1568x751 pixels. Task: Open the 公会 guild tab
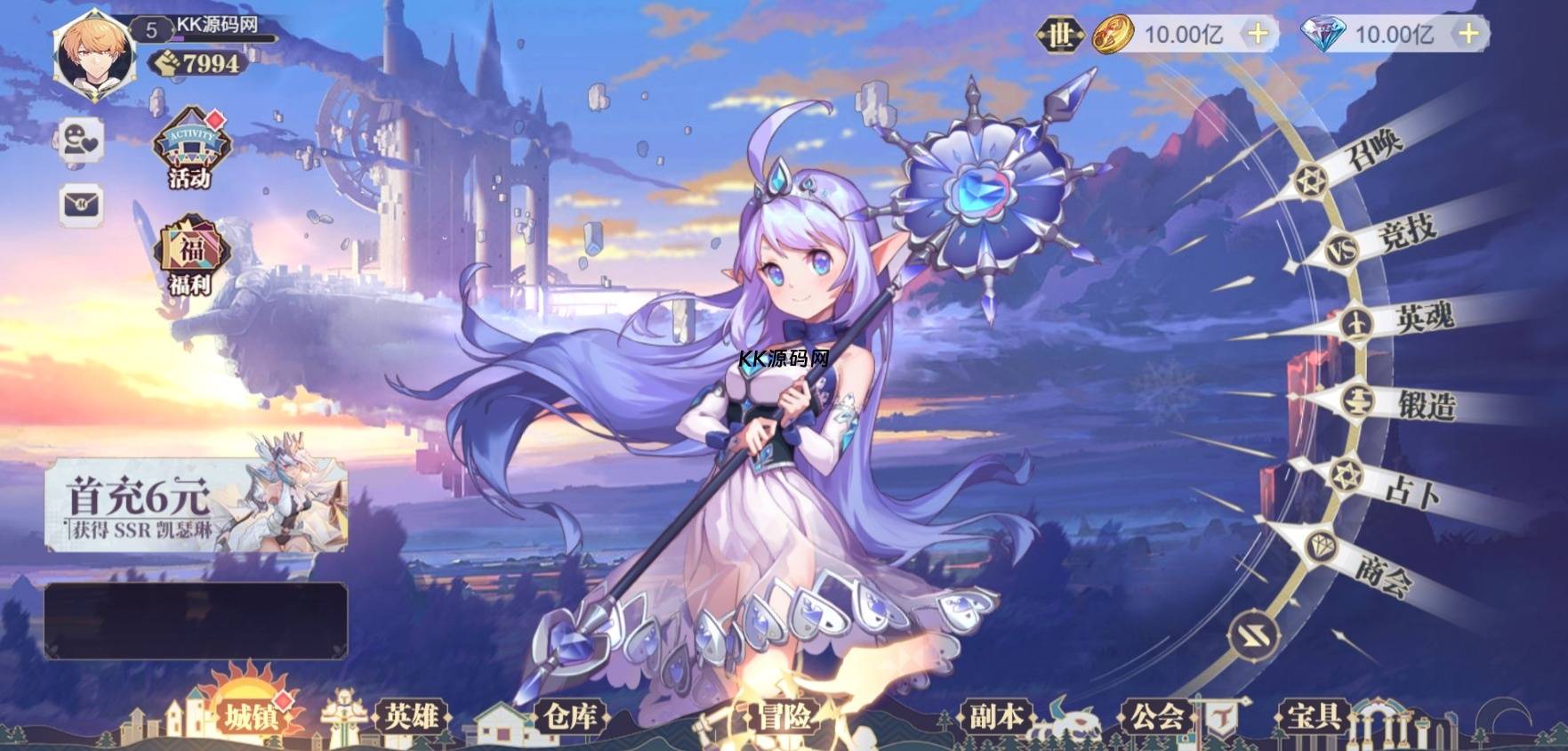coord(1156,716)
